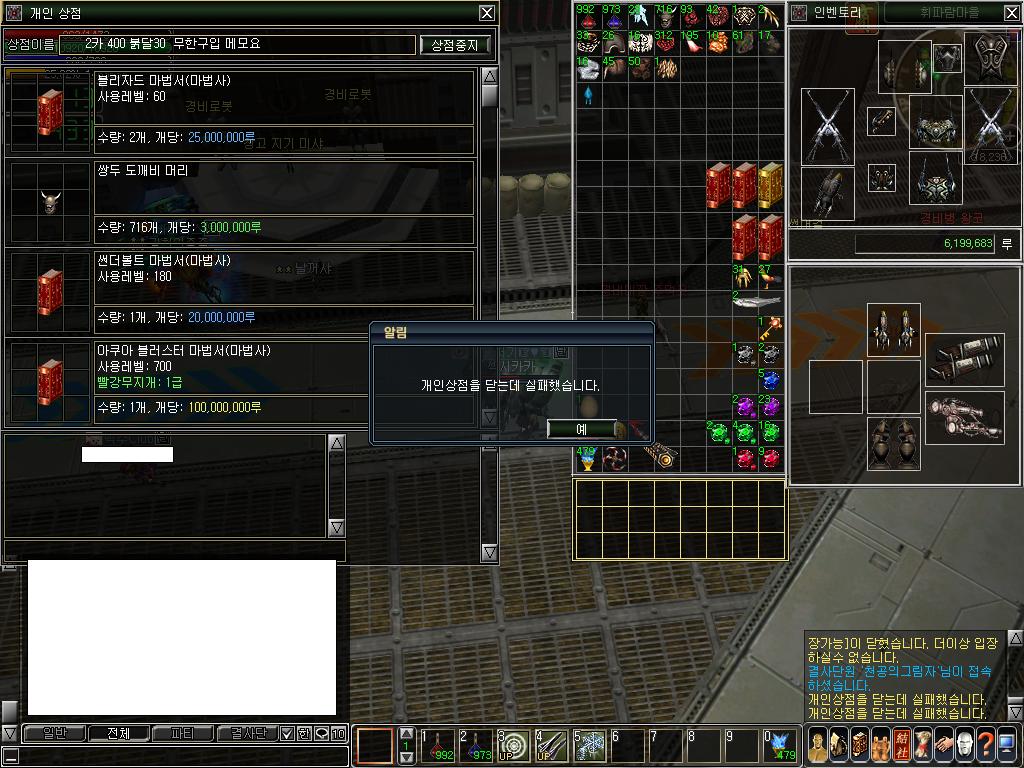
Task: Click the 상점중지 stop-shop button
Action: pos(455,45)
